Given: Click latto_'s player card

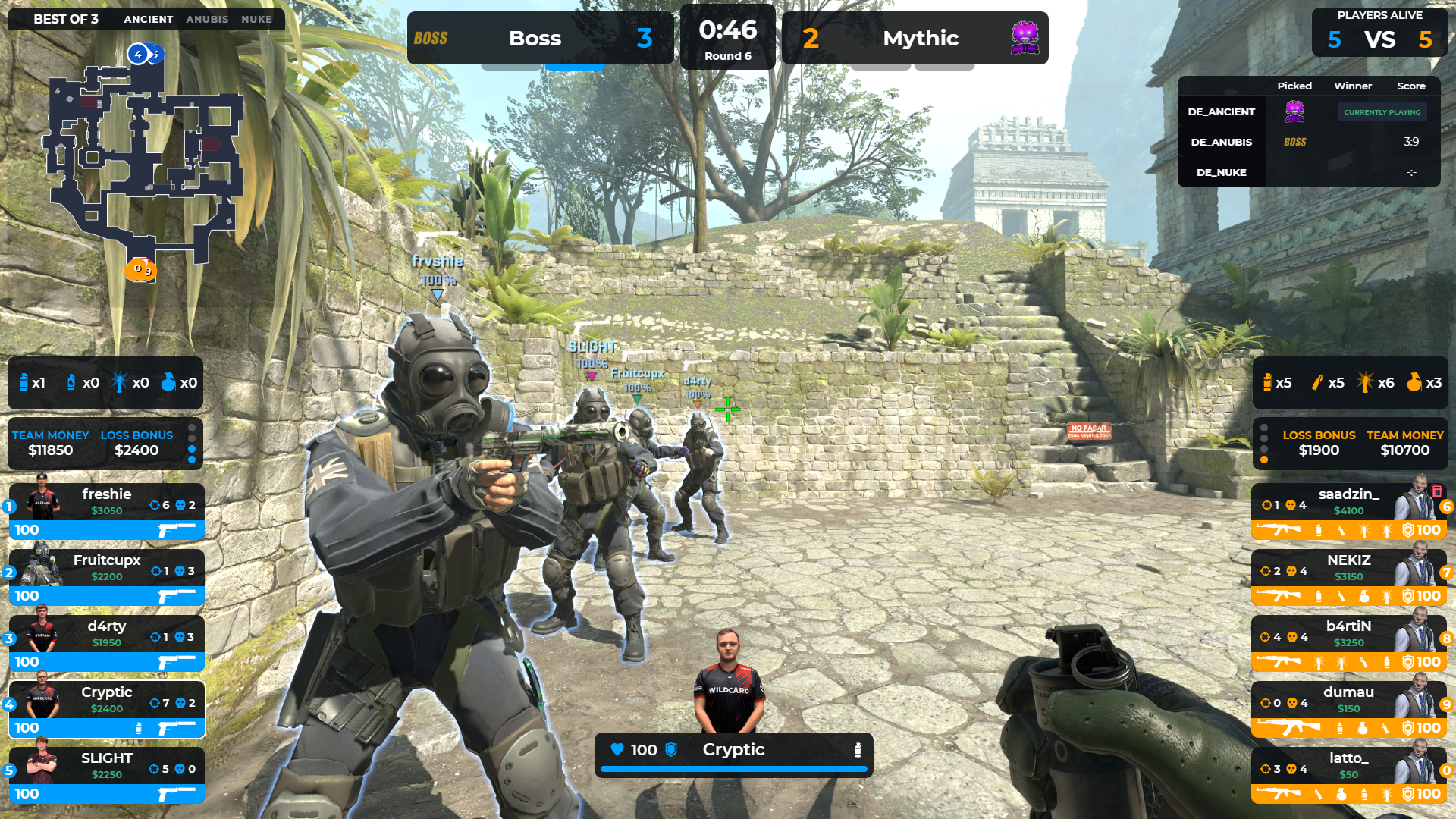Looking at the screenshot, I should 1348,774.
